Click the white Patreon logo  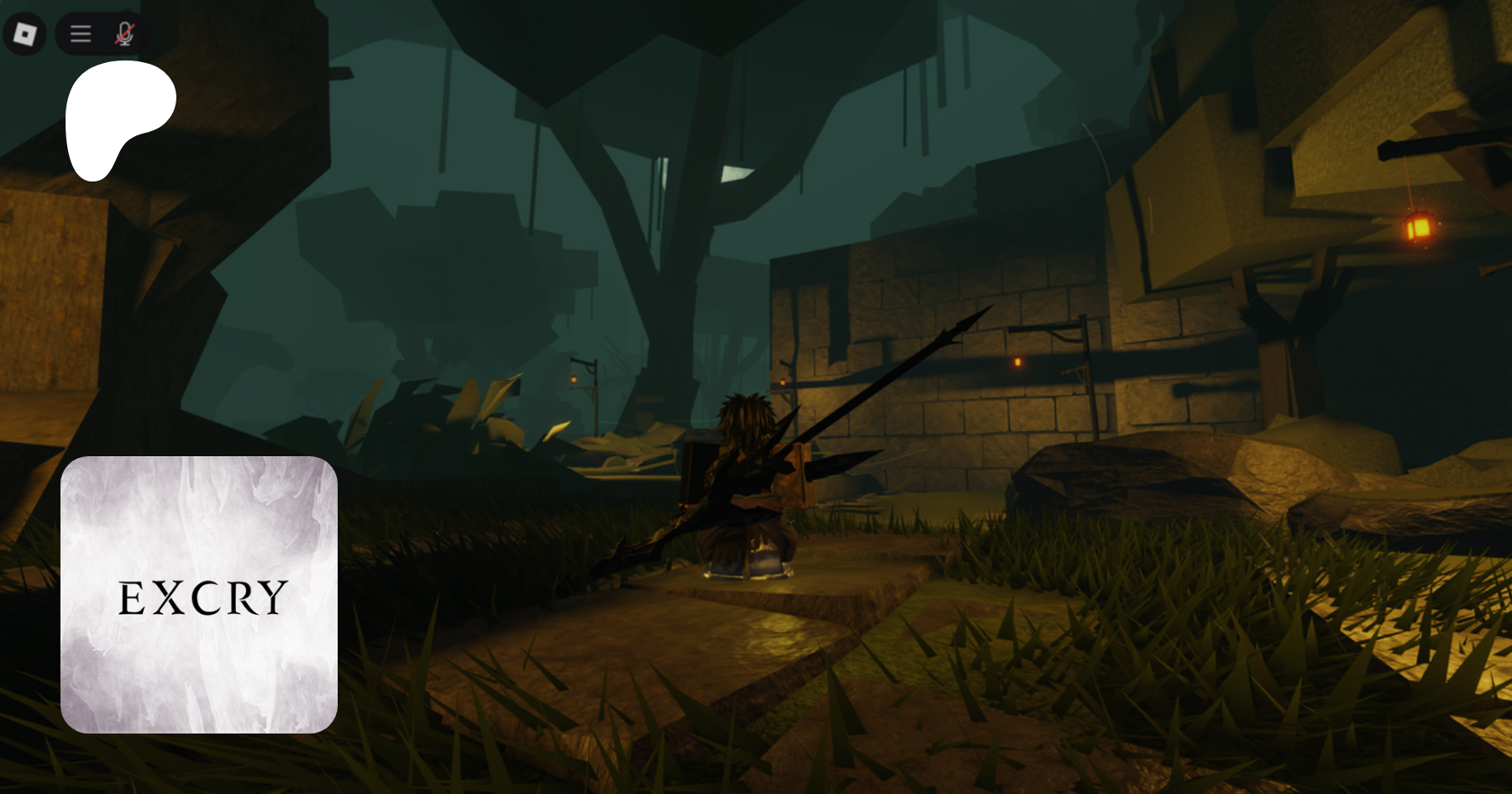pos(118,118)
